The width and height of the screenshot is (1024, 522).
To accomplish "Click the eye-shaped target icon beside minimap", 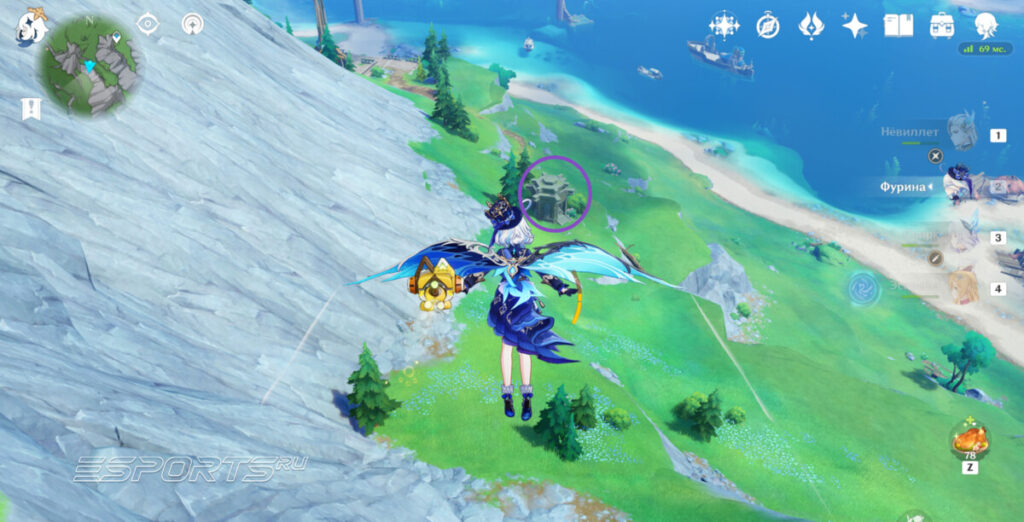I will click(x=148, y=24).
